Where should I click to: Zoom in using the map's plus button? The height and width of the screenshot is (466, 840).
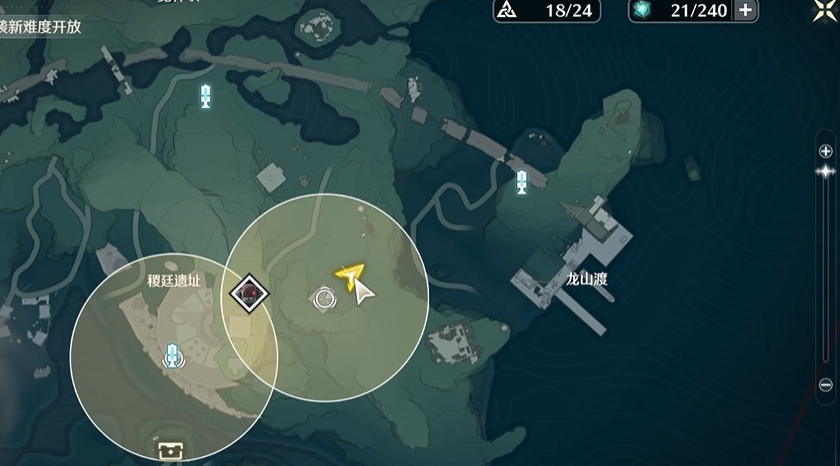(x=825, y=151)
